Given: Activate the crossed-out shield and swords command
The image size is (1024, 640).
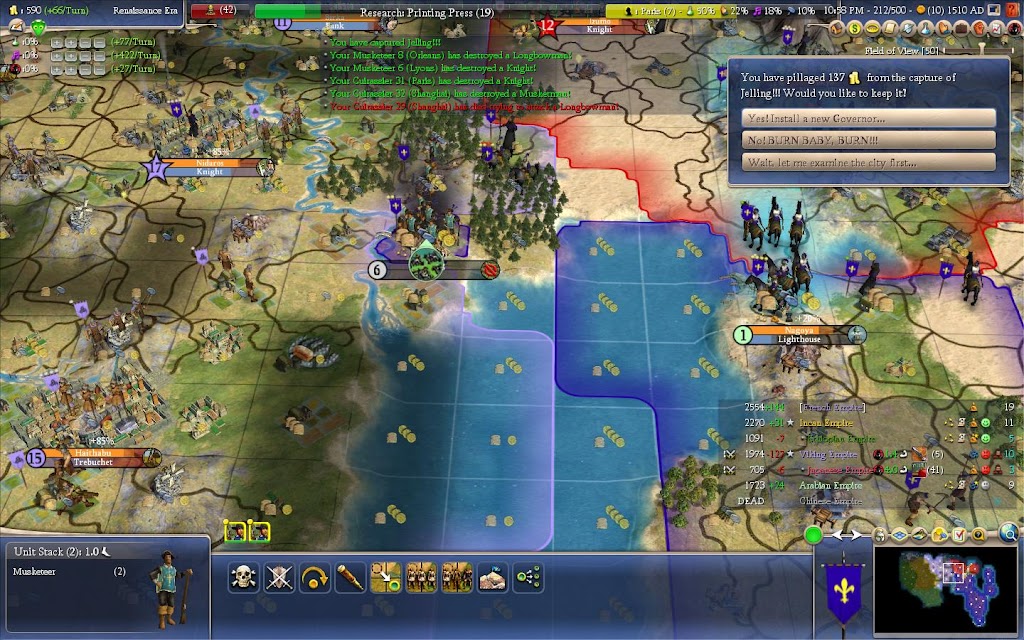Looking at the screenshot, I should click(x=279, y=577).
